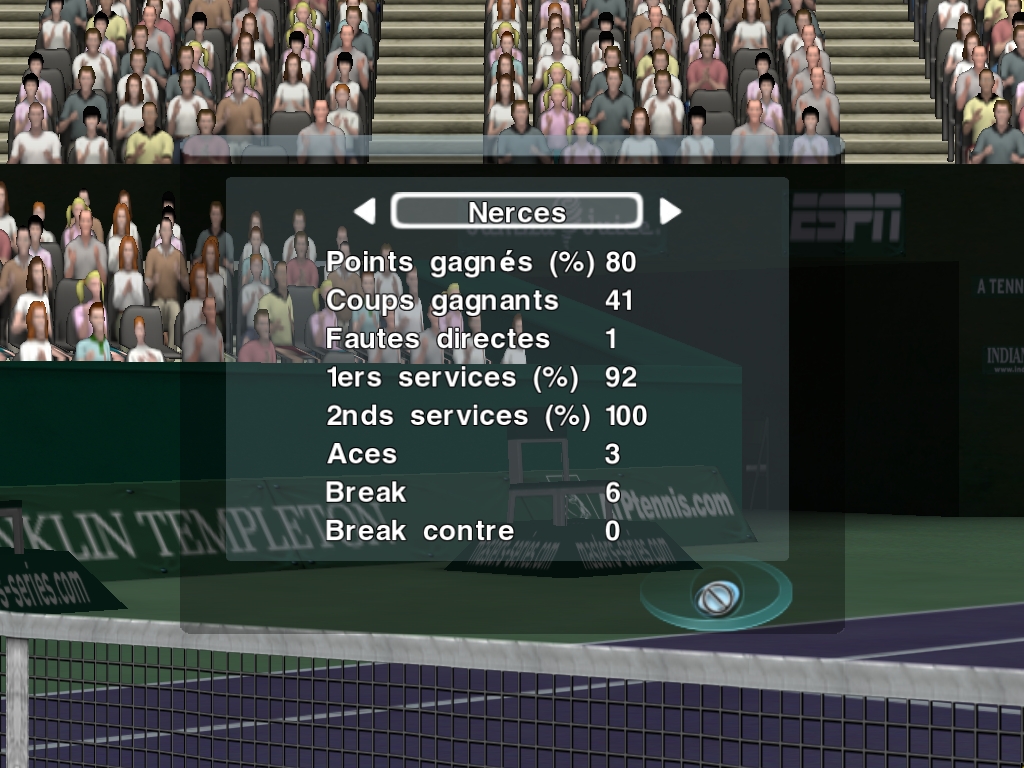Click the right arrow beside Nerces

(x=670, y=211)
